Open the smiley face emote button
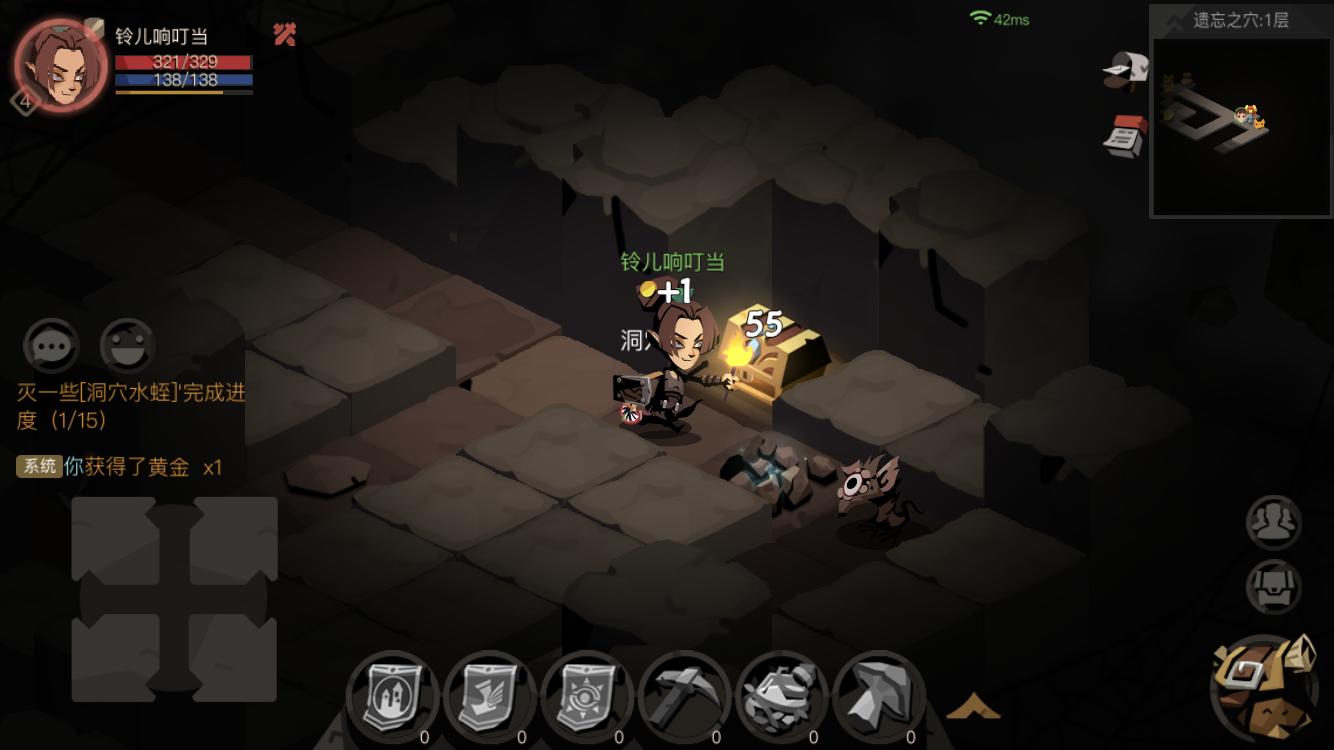Image resolution: width=1334 pixels, height=750 pixels. 127,347
